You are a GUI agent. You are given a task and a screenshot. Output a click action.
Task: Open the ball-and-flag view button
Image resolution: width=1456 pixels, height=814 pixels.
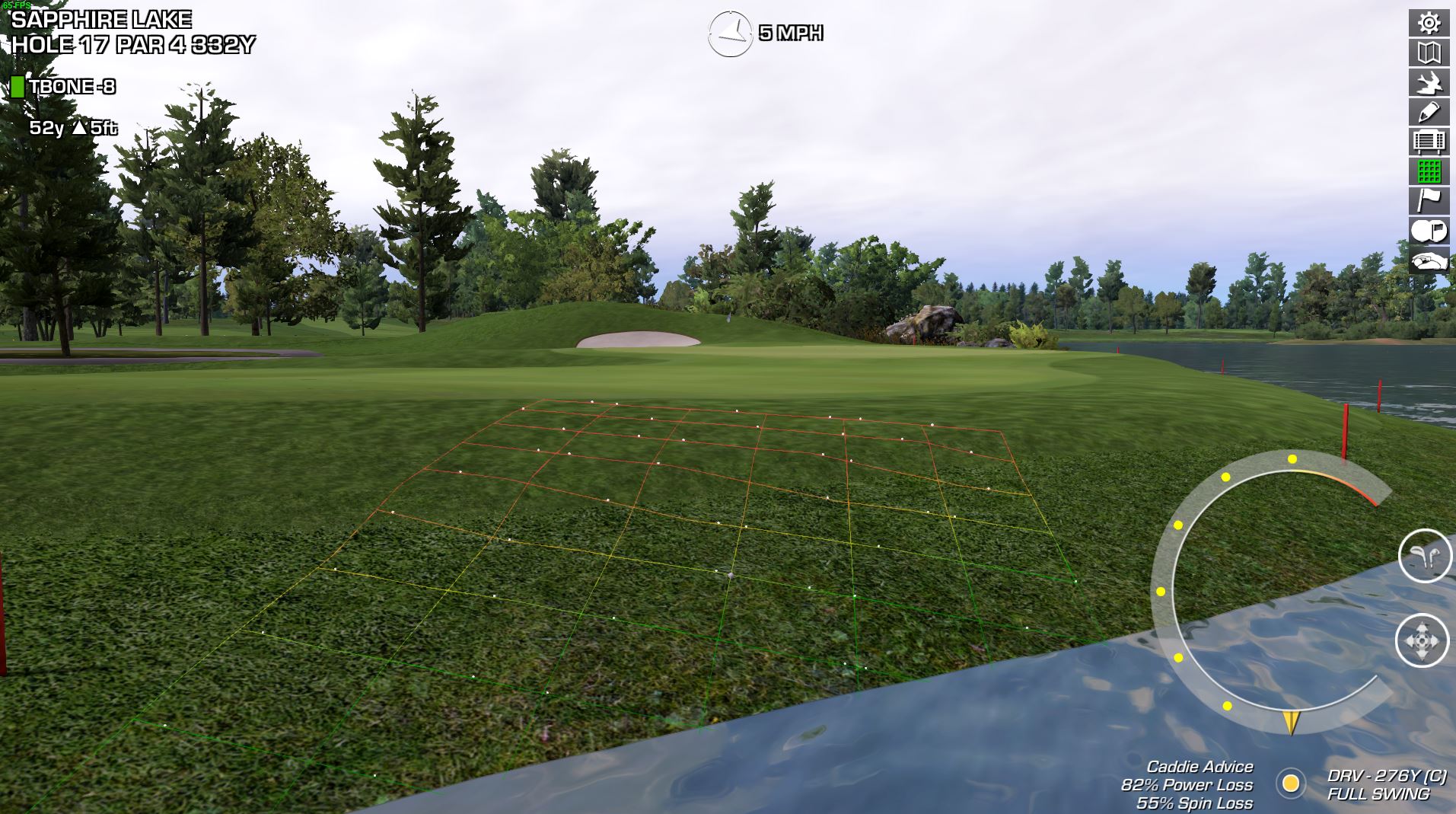[1429, 231]
